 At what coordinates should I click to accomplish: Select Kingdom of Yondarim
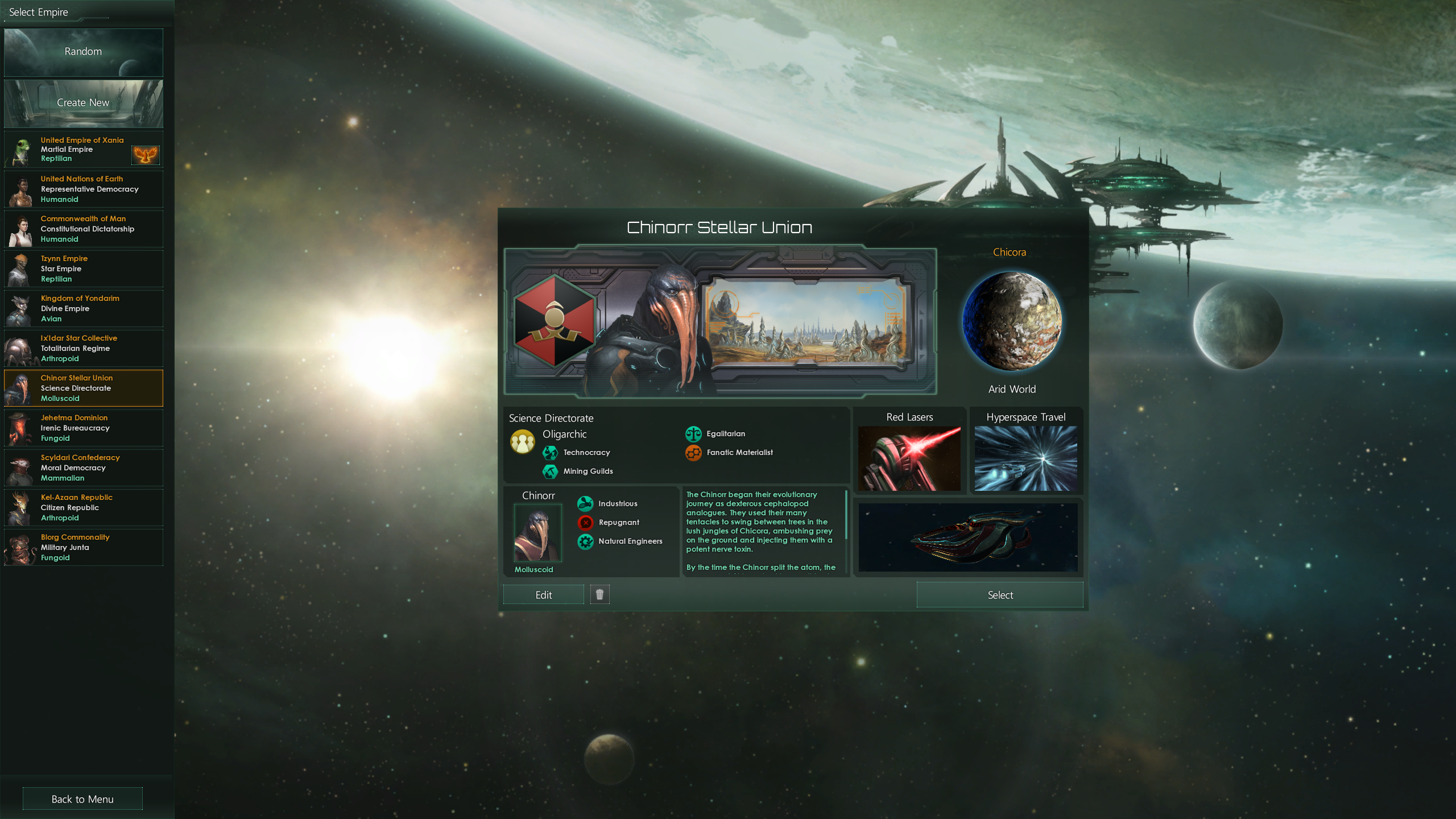tap(83, 309)
